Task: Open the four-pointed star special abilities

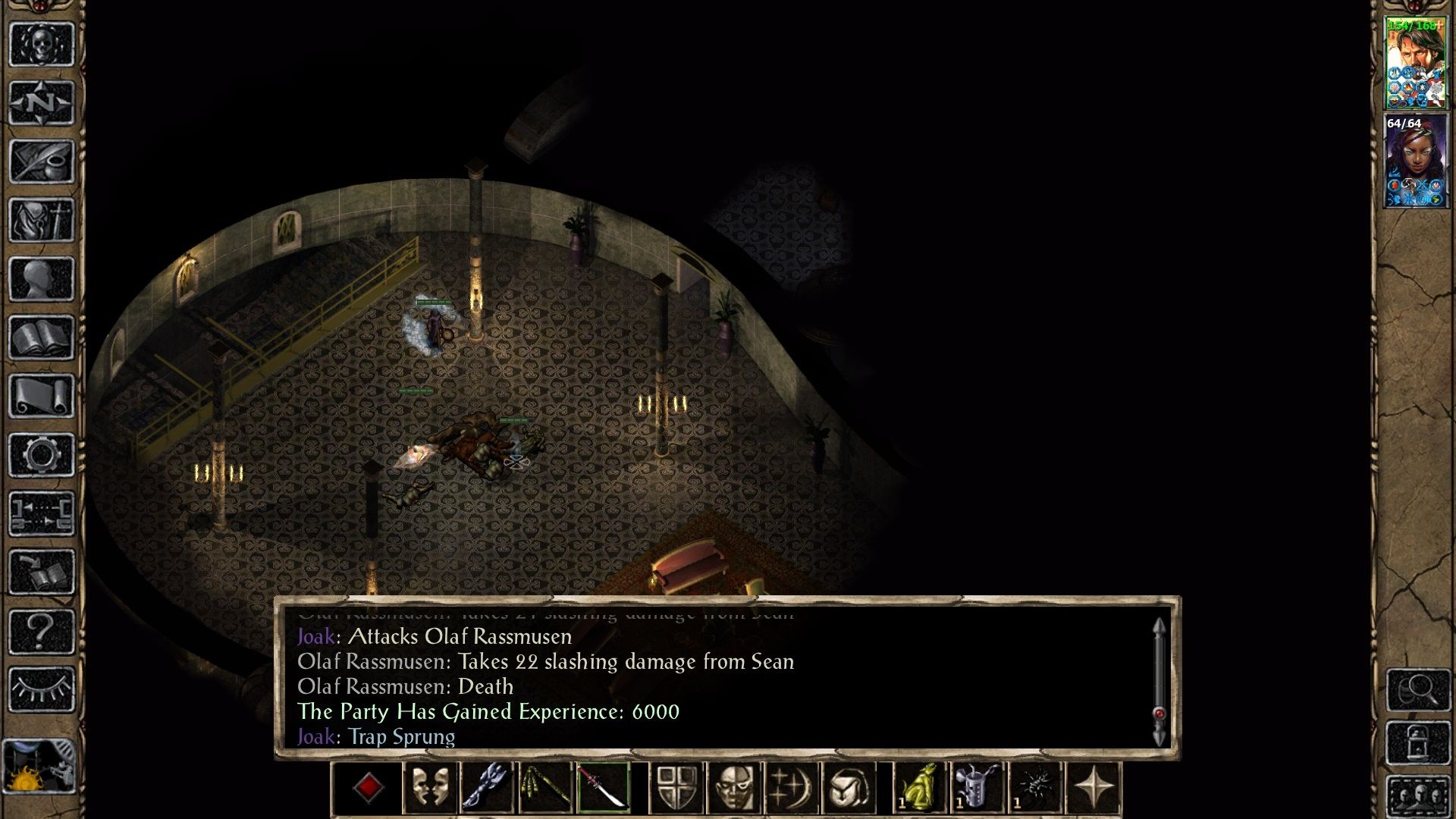Action: 1094,788
